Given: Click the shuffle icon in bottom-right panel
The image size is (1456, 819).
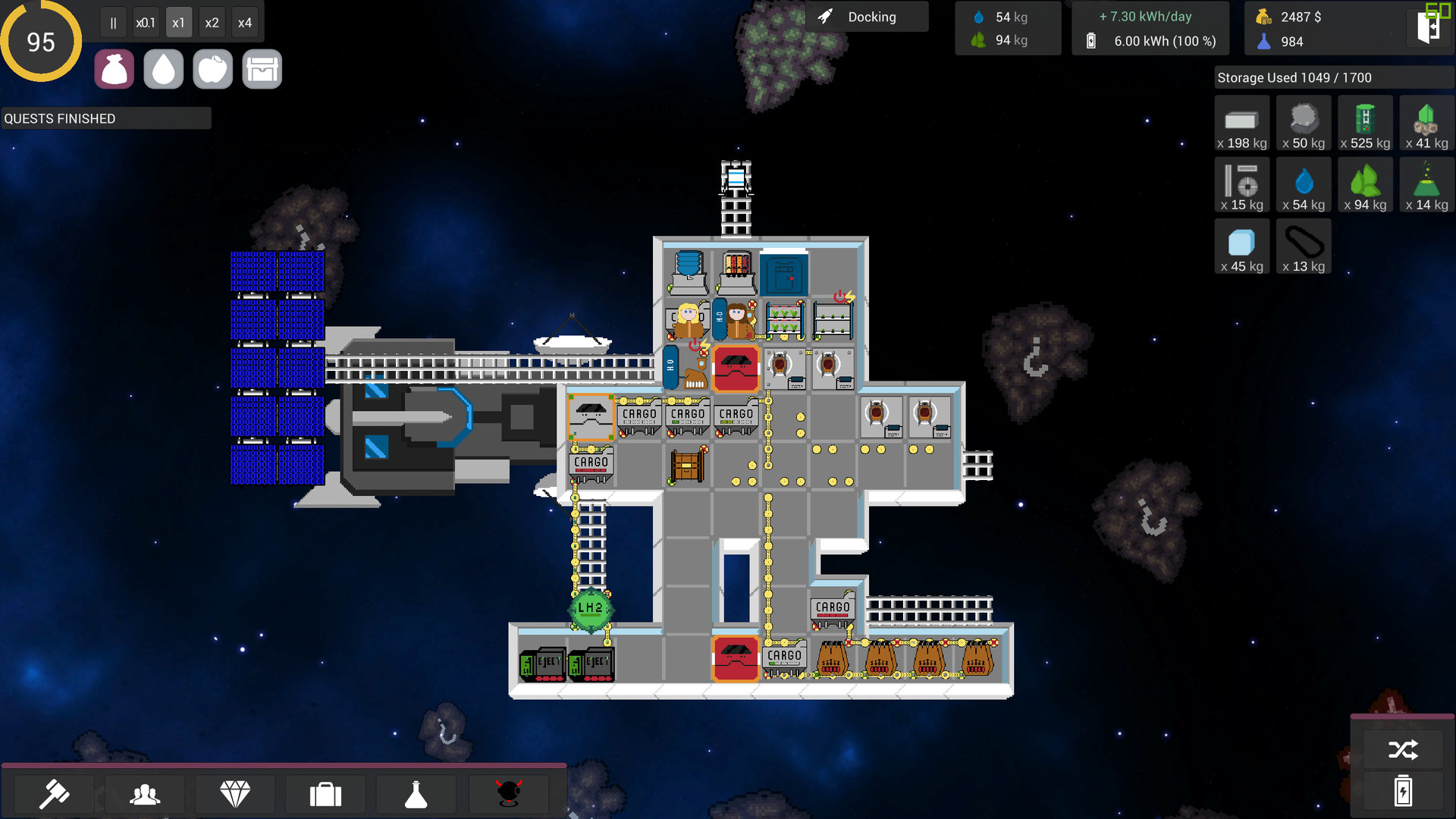Looking at the screenshot, I should [x=1404, y=749].
